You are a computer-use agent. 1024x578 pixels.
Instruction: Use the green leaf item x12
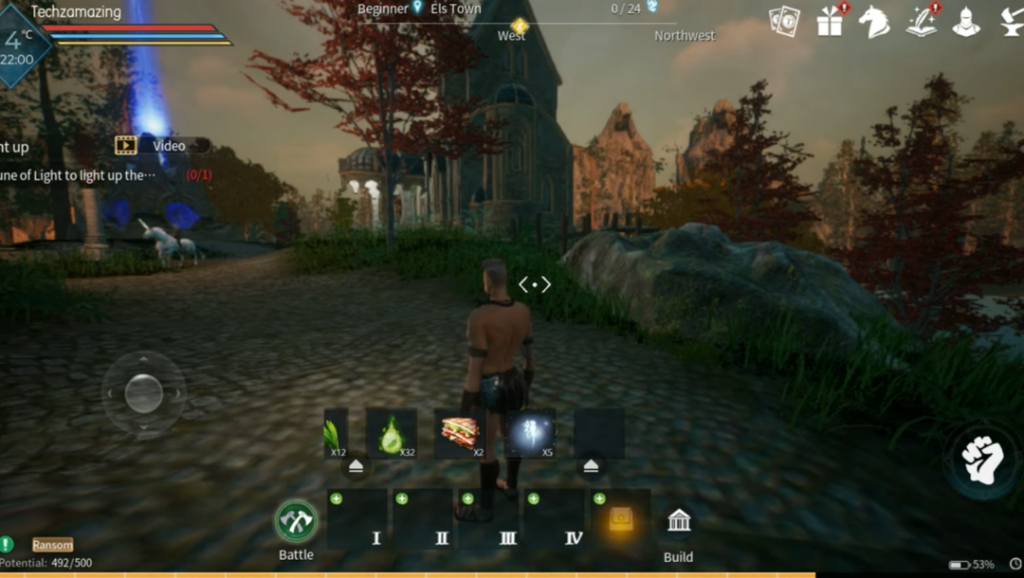pos(335,434)
